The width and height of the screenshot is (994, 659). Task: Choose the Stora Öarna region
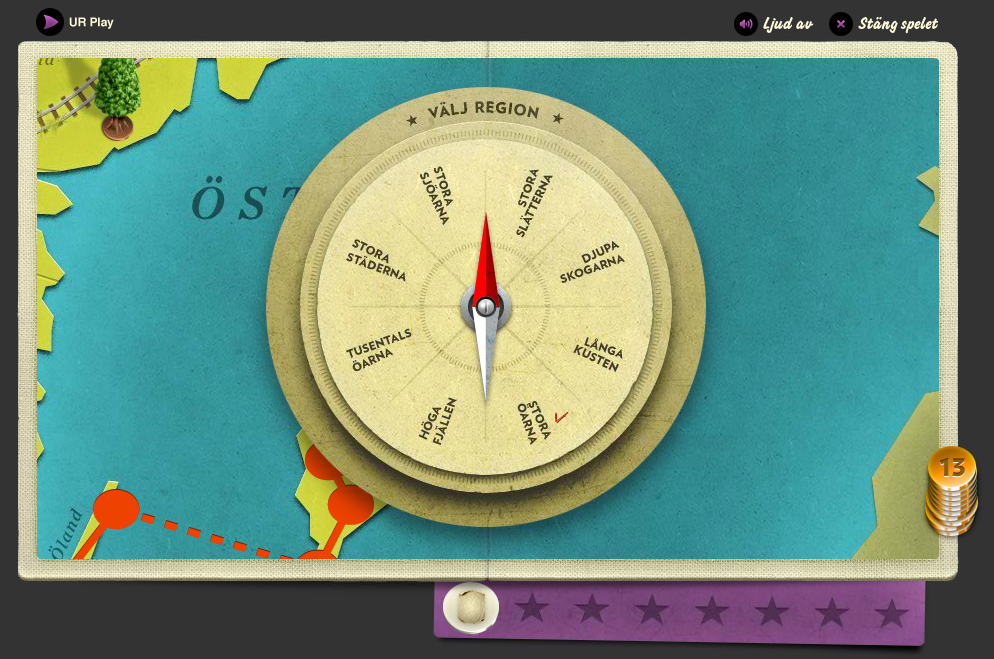[x=536, y=420]
